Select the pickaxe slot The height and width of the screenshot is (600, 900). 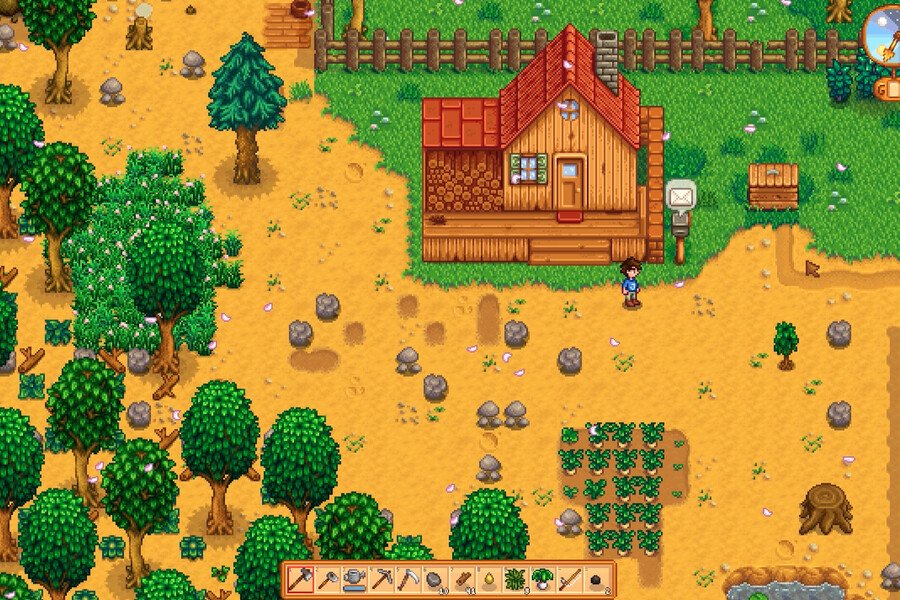pyautogui.click(x=381, y=579)
